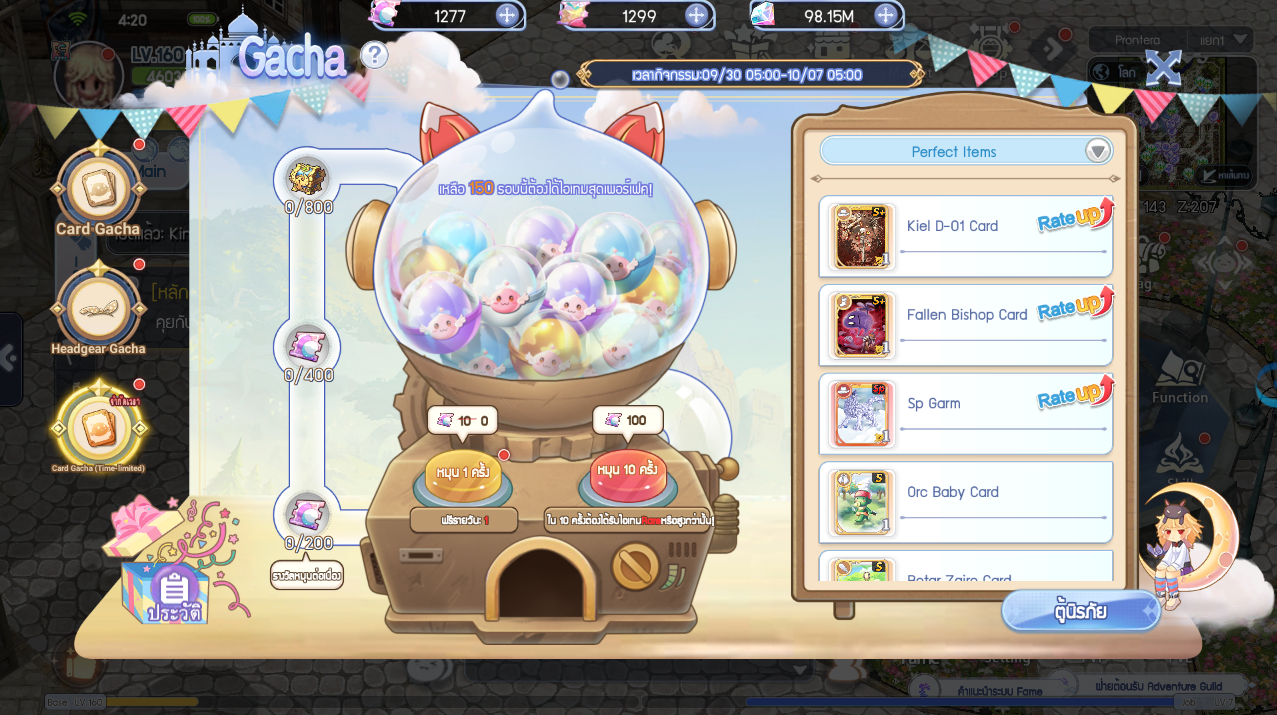Screen dimensions: 1277x715
Task: Select the Sp Garm card row
Action: [x=965, y=413]
